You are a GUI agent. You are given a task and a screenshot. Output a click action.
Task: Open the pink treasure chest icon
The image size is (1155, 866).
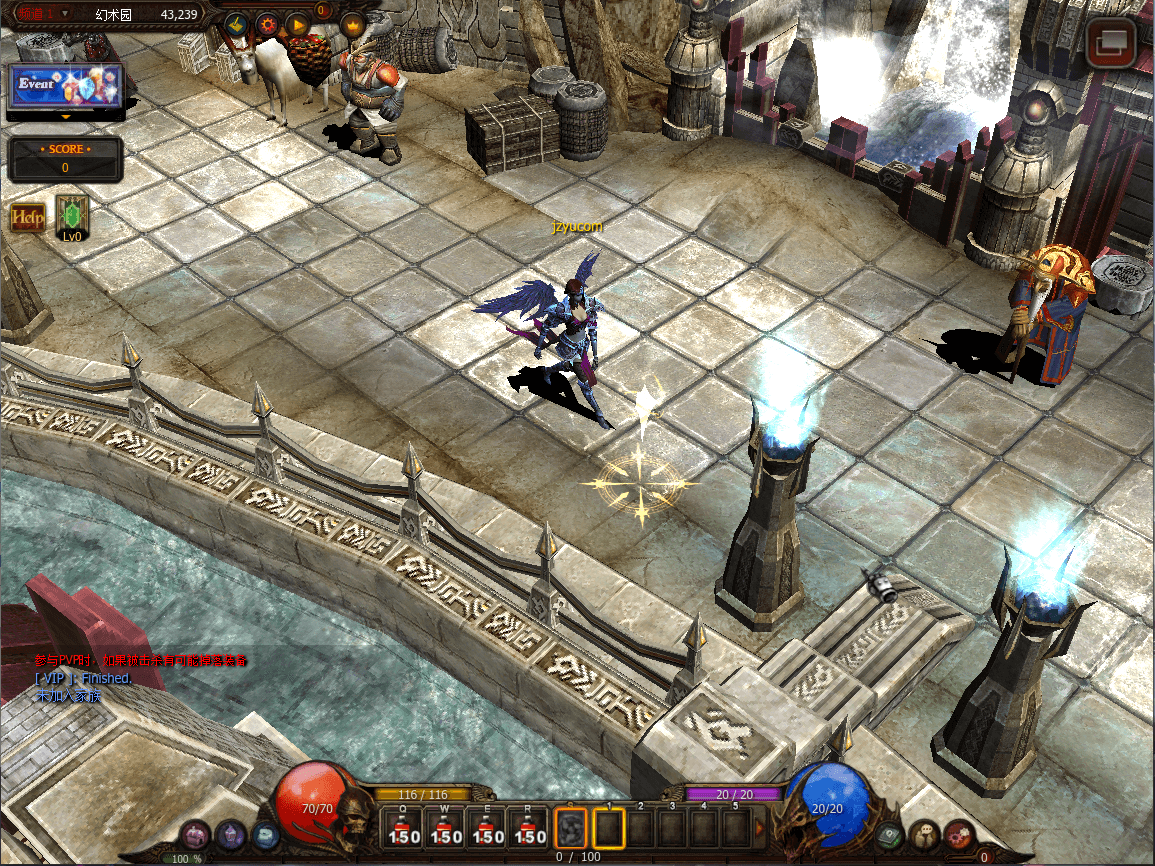pyautogui.click(x=195, y=836)
